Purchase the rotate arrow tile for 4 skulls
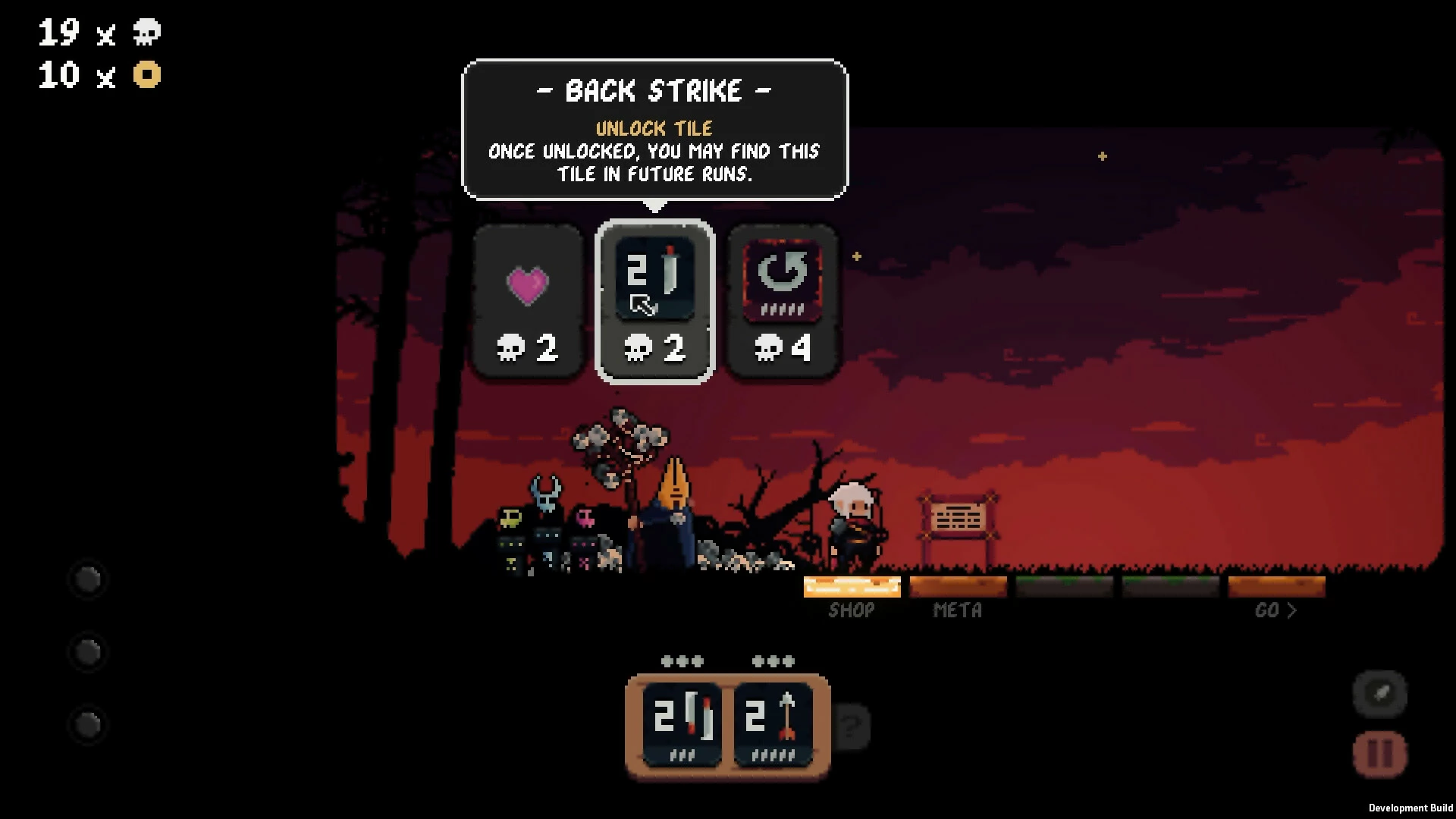 tap(783, 302)
